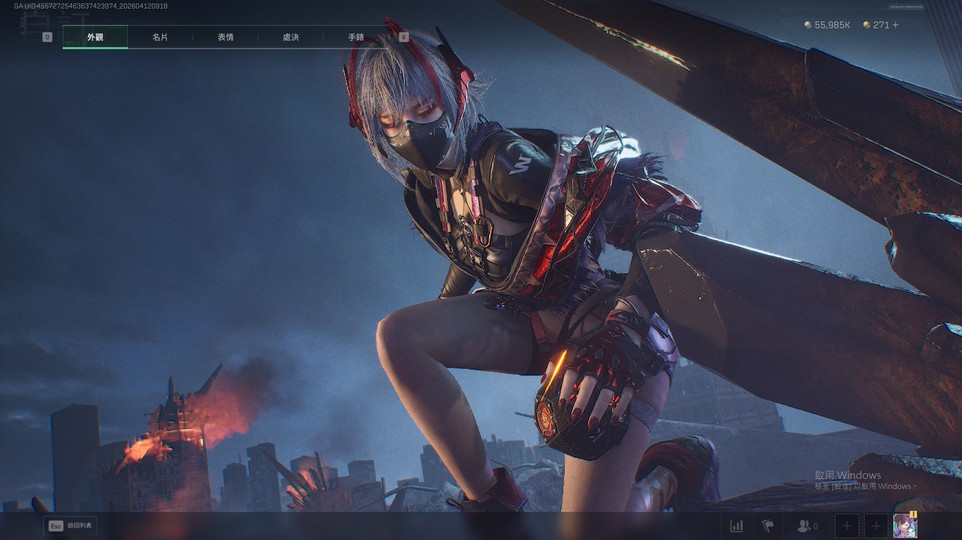Screen dimensions: 962x540
Task: Open the friends list icon
Action: [x=803, y=525]
